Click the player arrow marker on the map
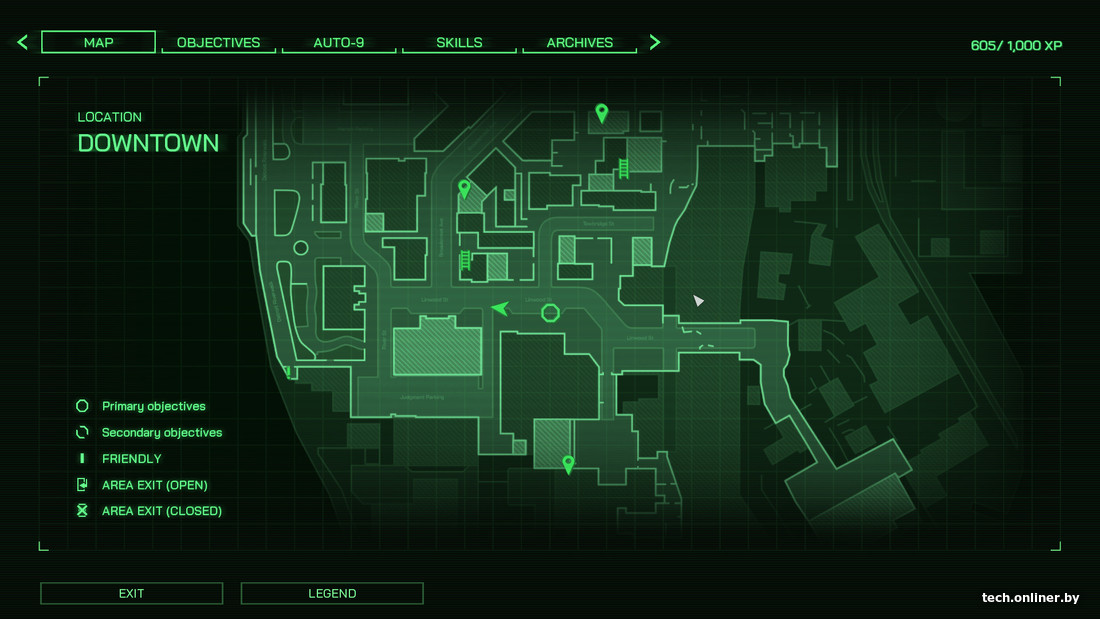 pyautogui.click(x=501, y=308)
